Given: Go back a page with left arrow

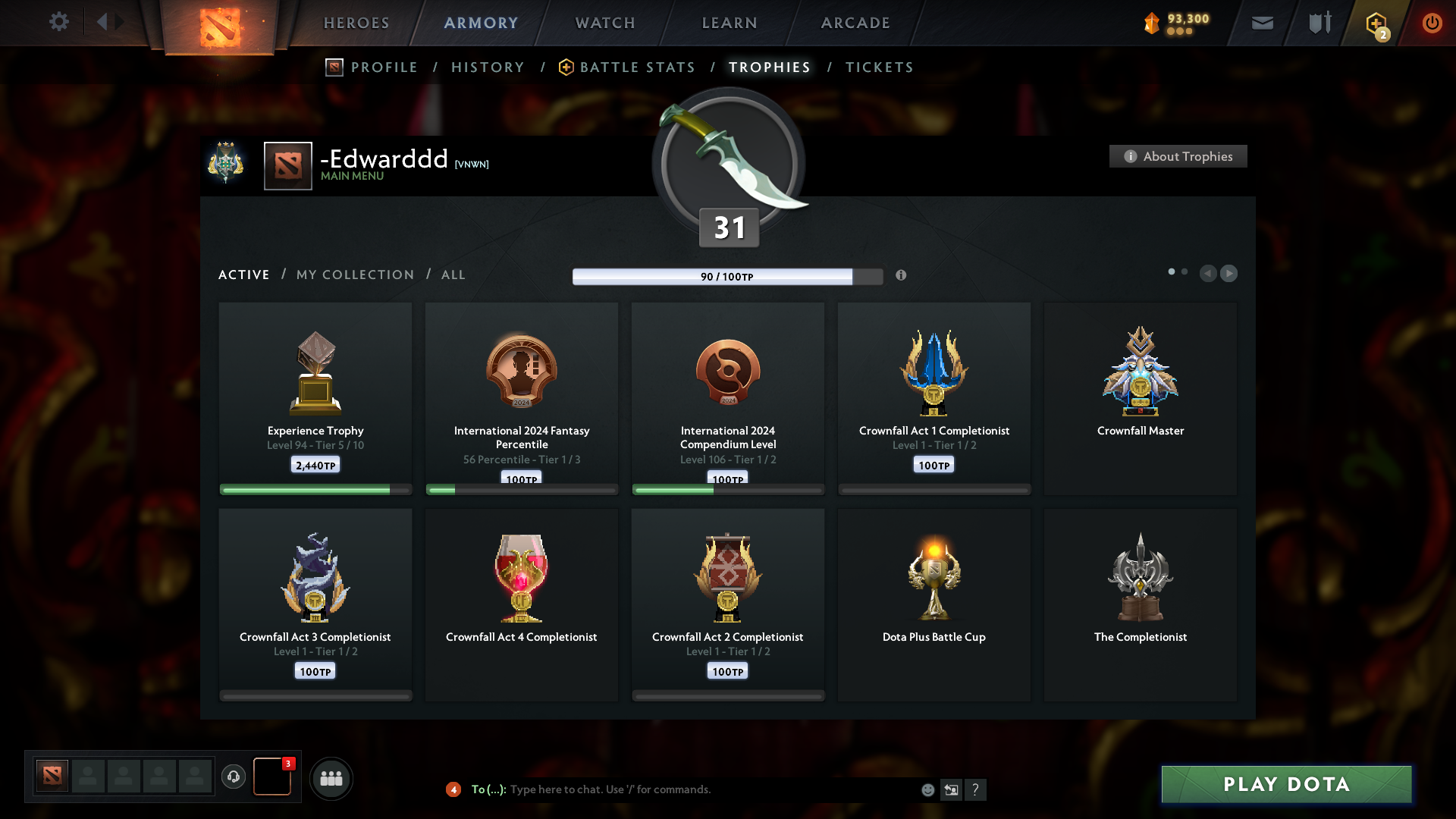Looking at the screenshot, I should coord(1209,273).
